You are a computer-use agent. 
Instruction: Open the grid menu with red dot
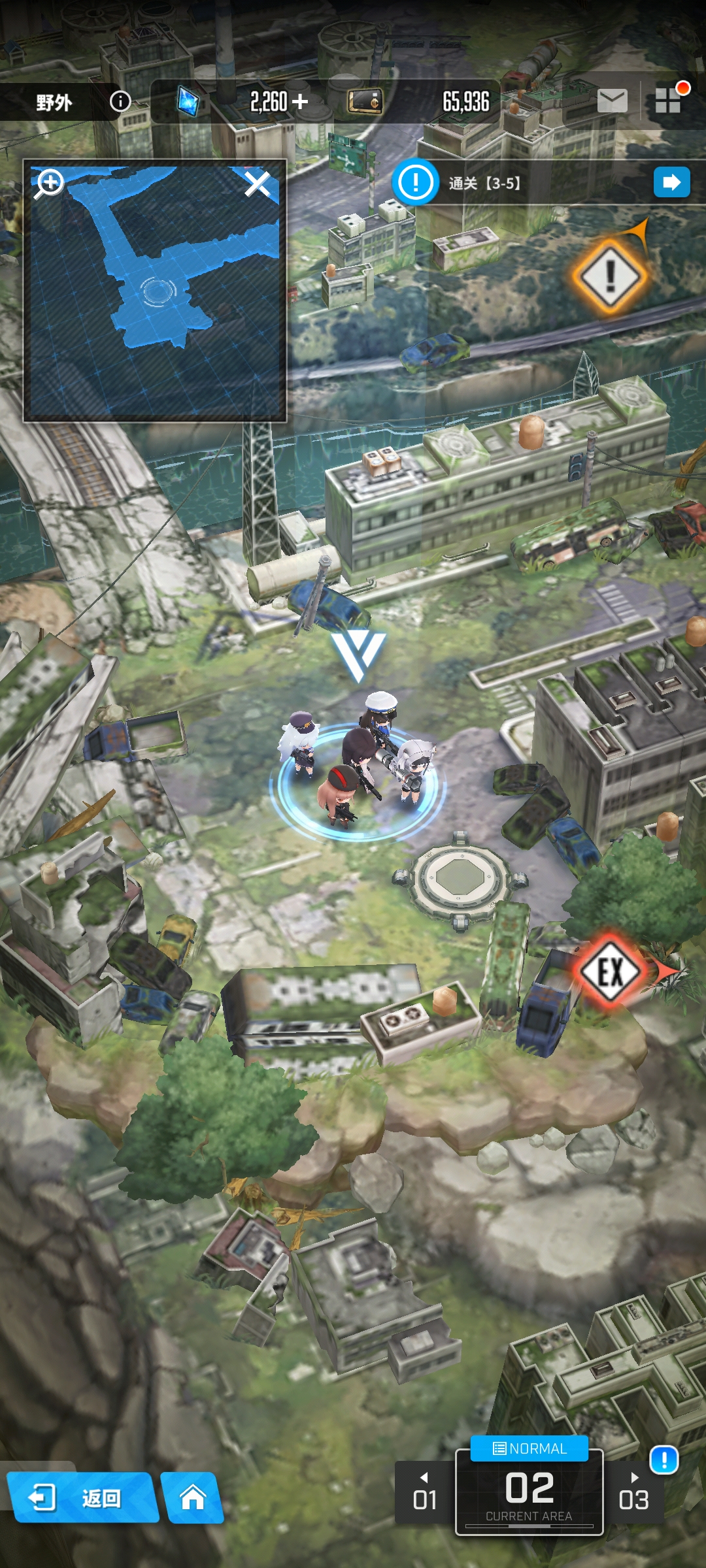[x=669, y=100]
